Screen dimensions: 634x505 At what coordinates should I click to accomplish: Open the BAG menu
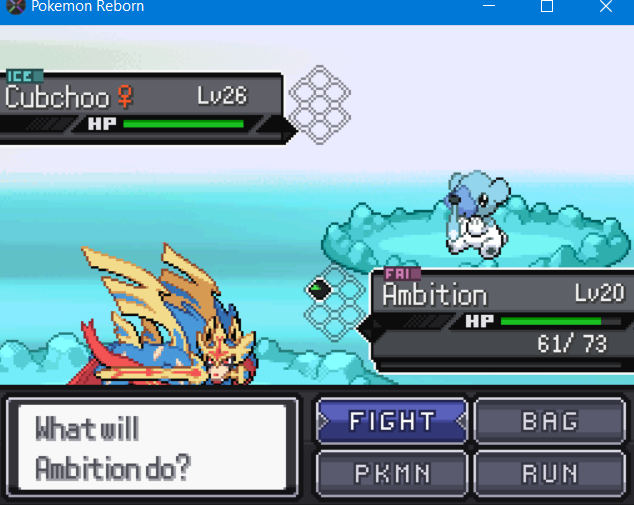549,421
